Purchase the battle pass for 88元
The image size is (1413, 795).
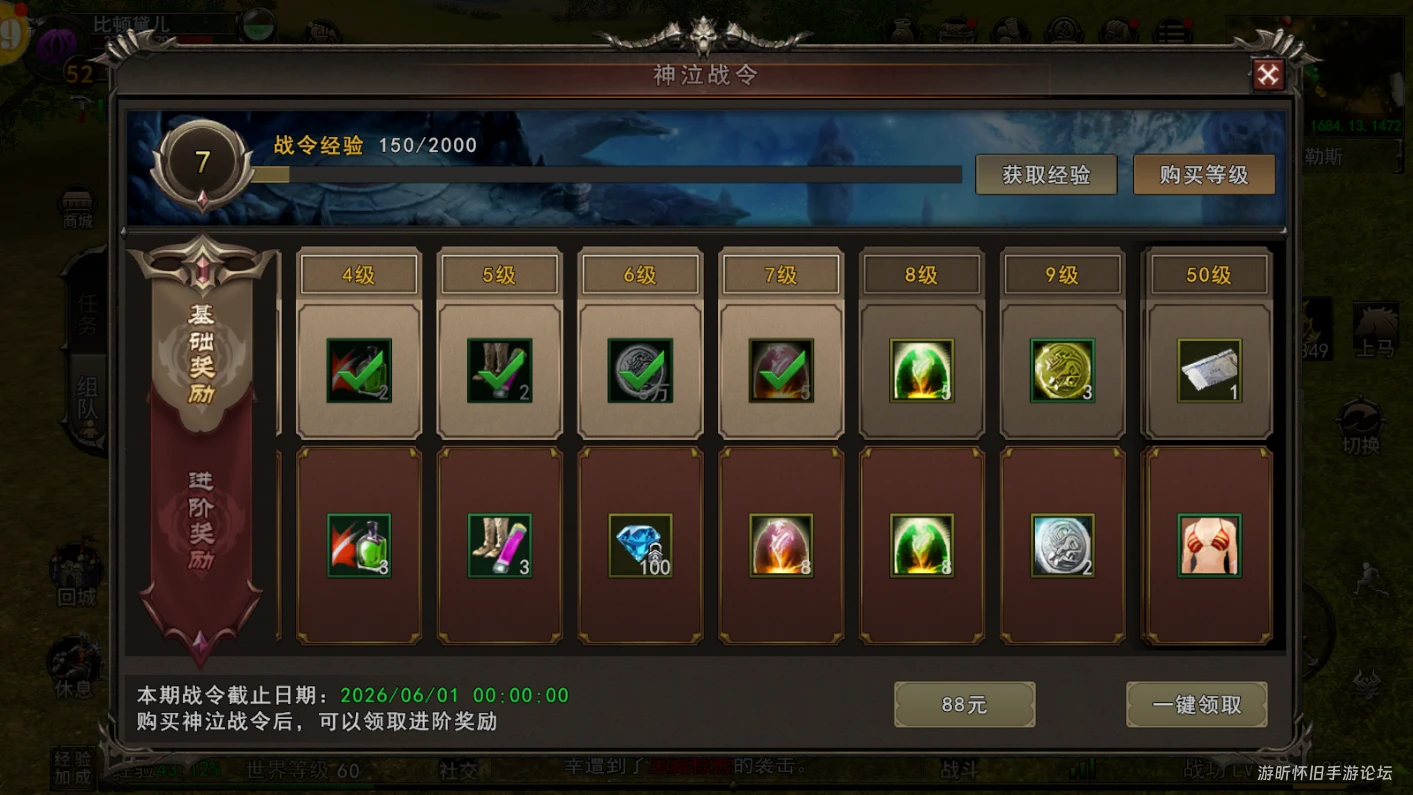(964, 705)
